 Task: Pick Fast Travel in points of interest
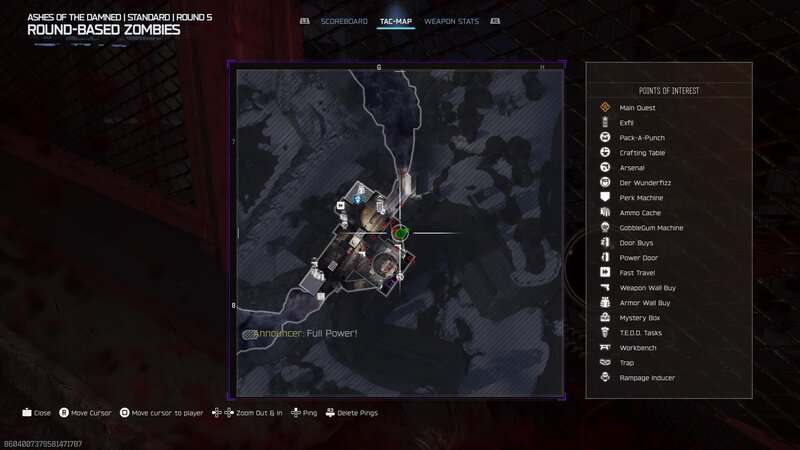pyautogui.click(x=638, y=272)
